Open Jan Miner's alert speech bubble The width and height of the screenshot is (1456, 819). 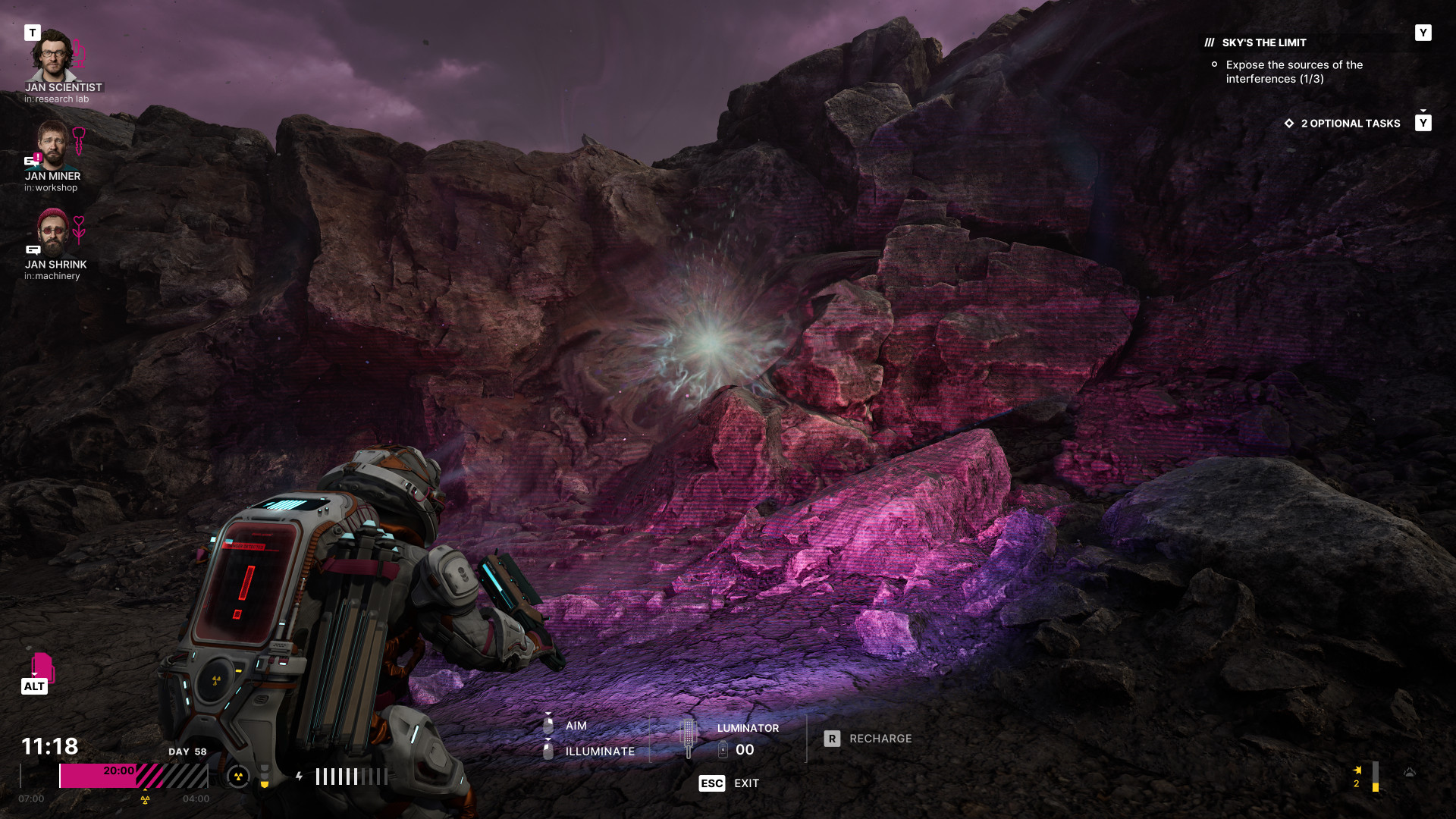33,160
